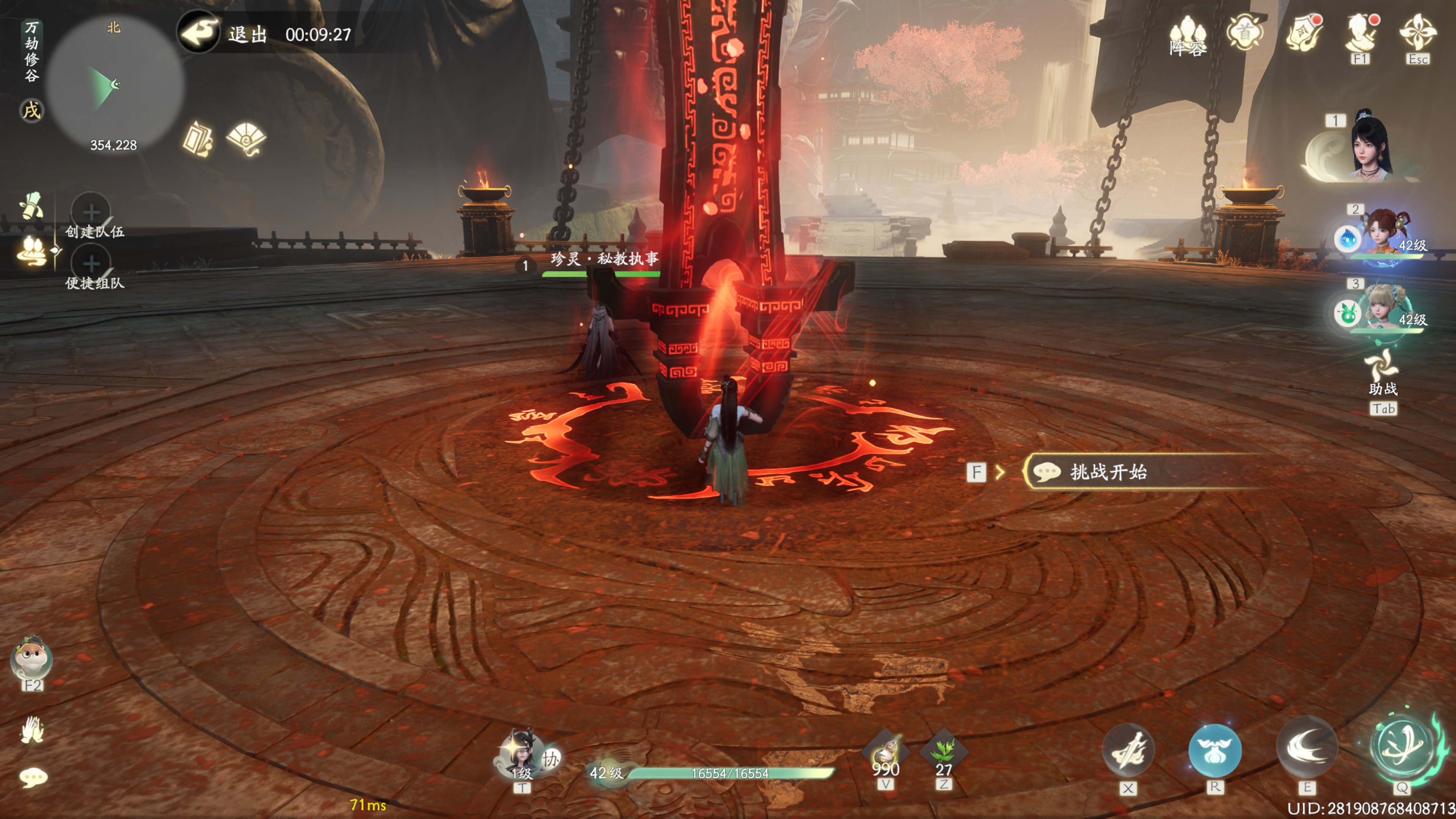Image resolution: width=1456 pixels, height=819 pixels.
Task: Activate the blue glowing skill icon
Action: [x=1214, y=750]
